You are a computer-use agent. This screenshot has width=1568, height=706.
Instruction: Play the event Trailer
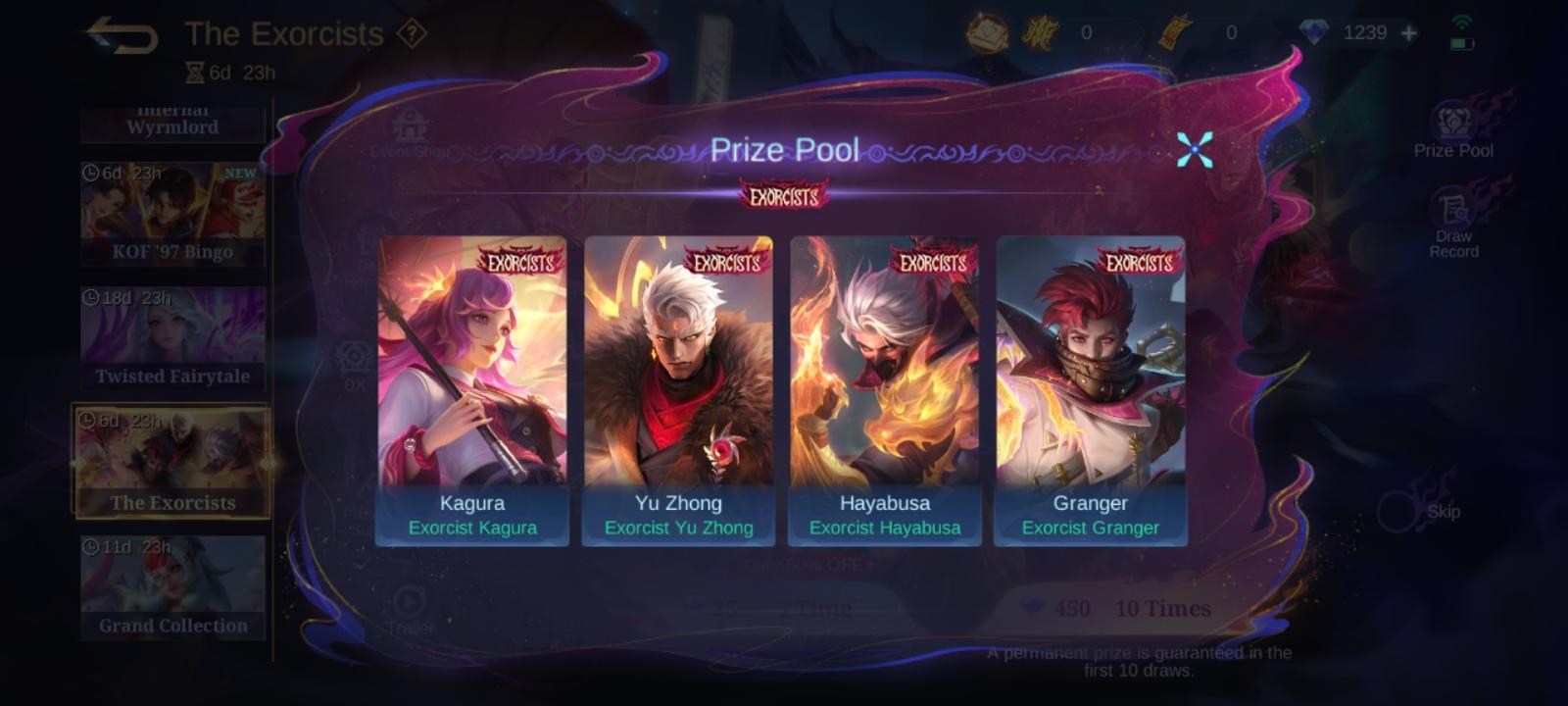point(411,603)
